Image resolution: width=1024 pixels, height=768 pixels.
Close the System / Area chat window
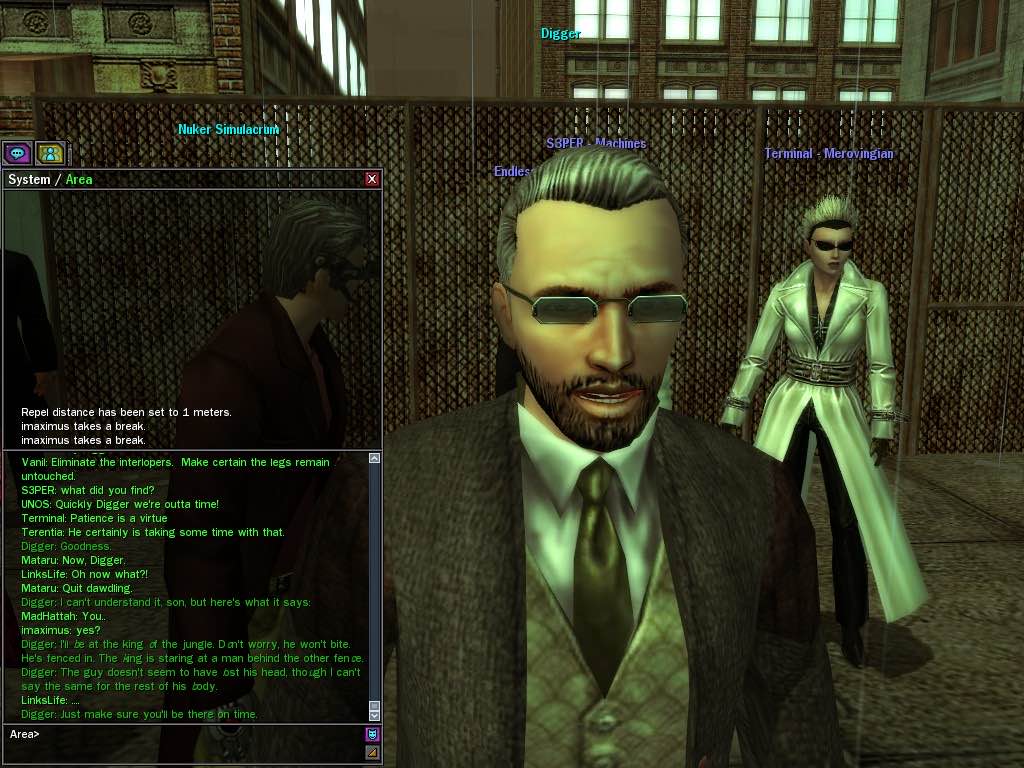click(x=372, y=179)
